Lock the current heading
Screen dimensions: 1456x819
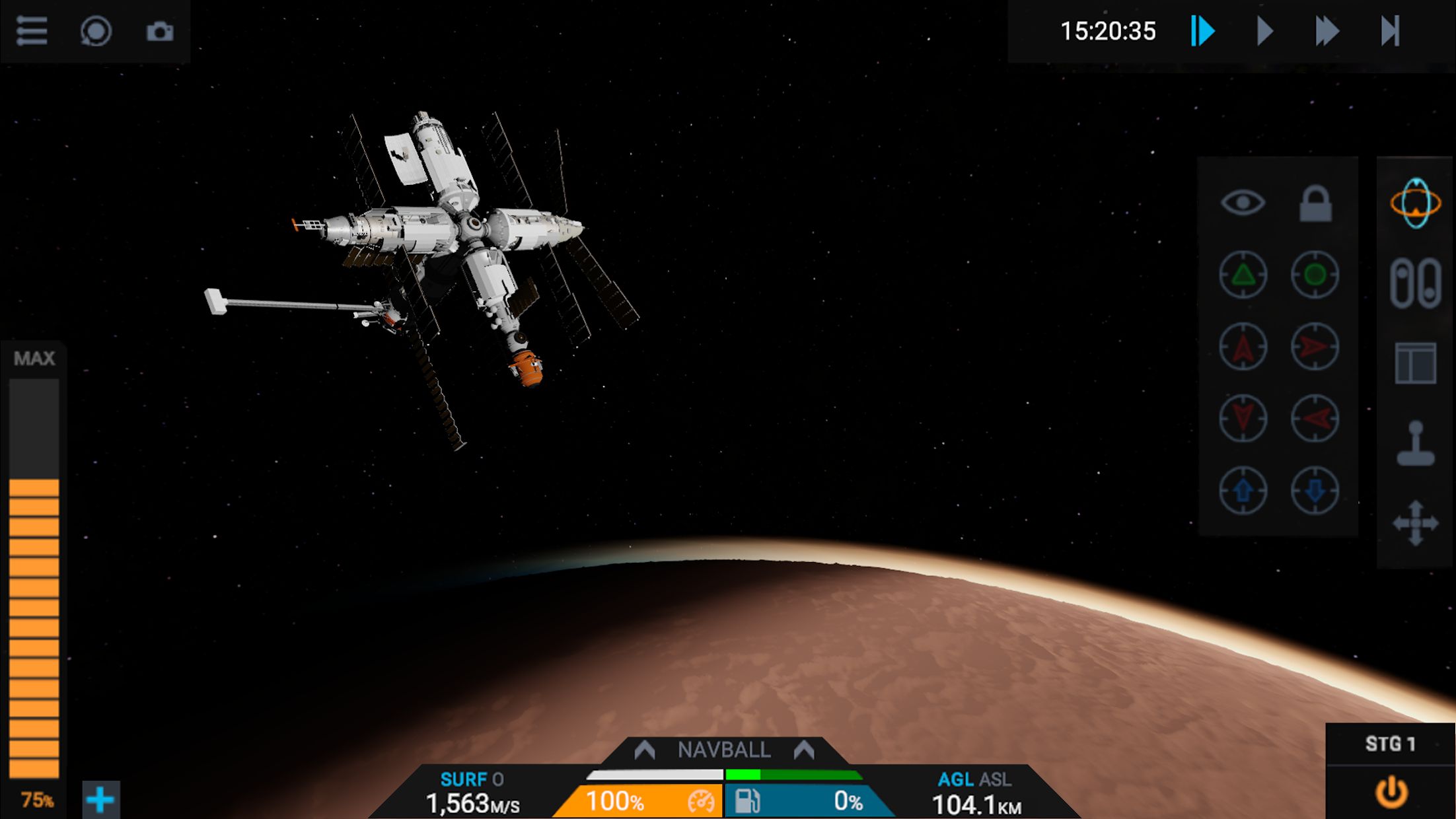click(1315, 203)
